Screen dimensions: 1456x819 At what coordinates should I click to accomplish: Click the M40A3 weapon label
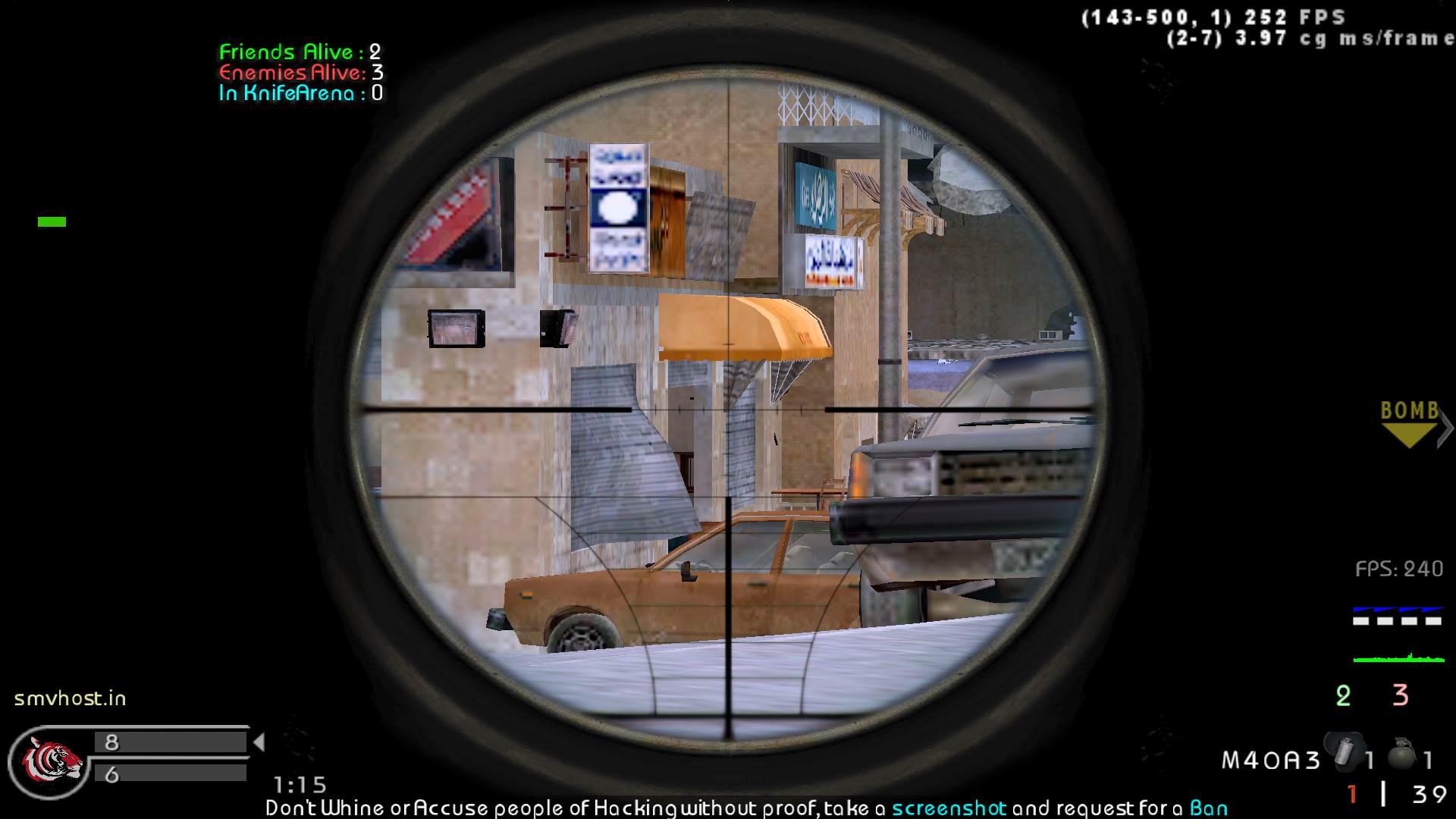pos(1271,760)
